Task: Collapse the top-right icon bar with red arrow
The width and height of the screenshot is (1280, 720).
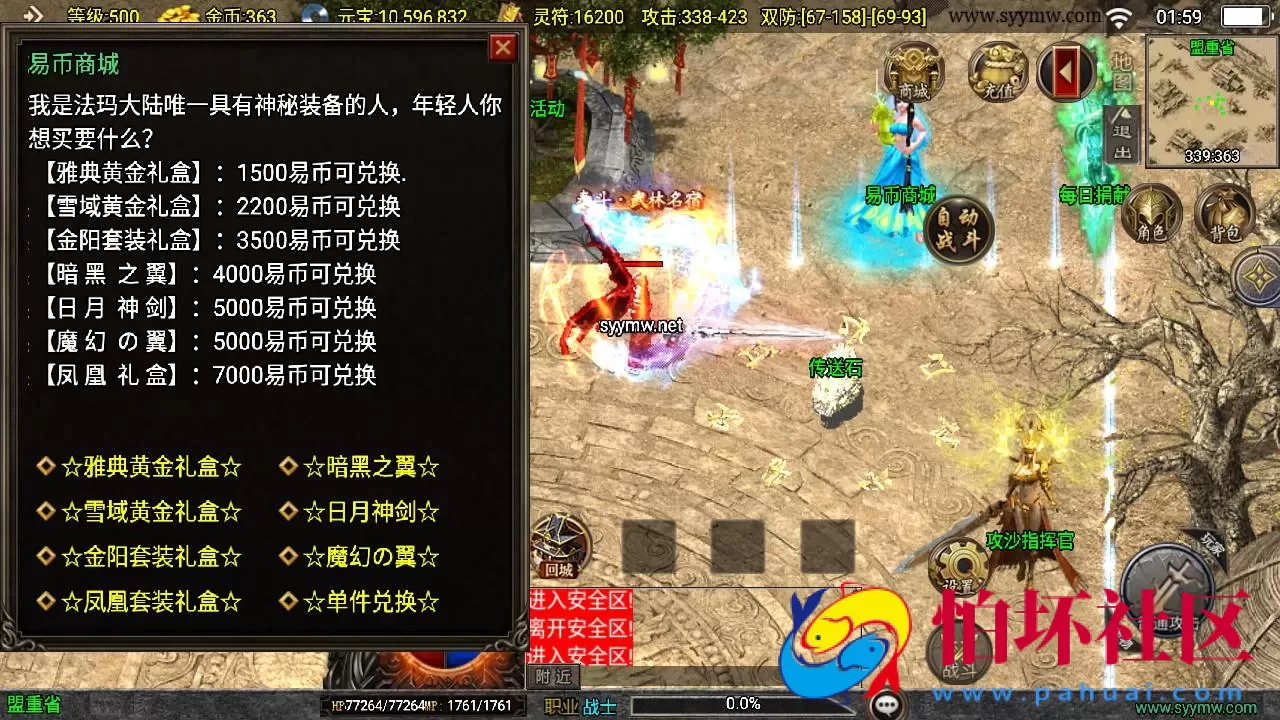Action: [1067, 70]
